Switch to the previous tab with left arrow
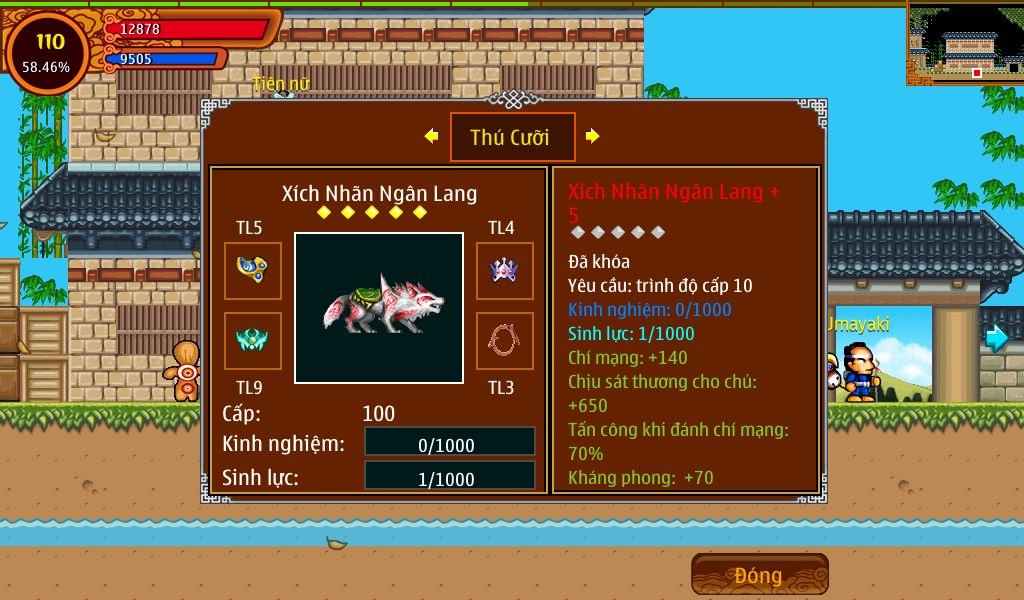The image size is (1024, 600). tap(431, 136)
